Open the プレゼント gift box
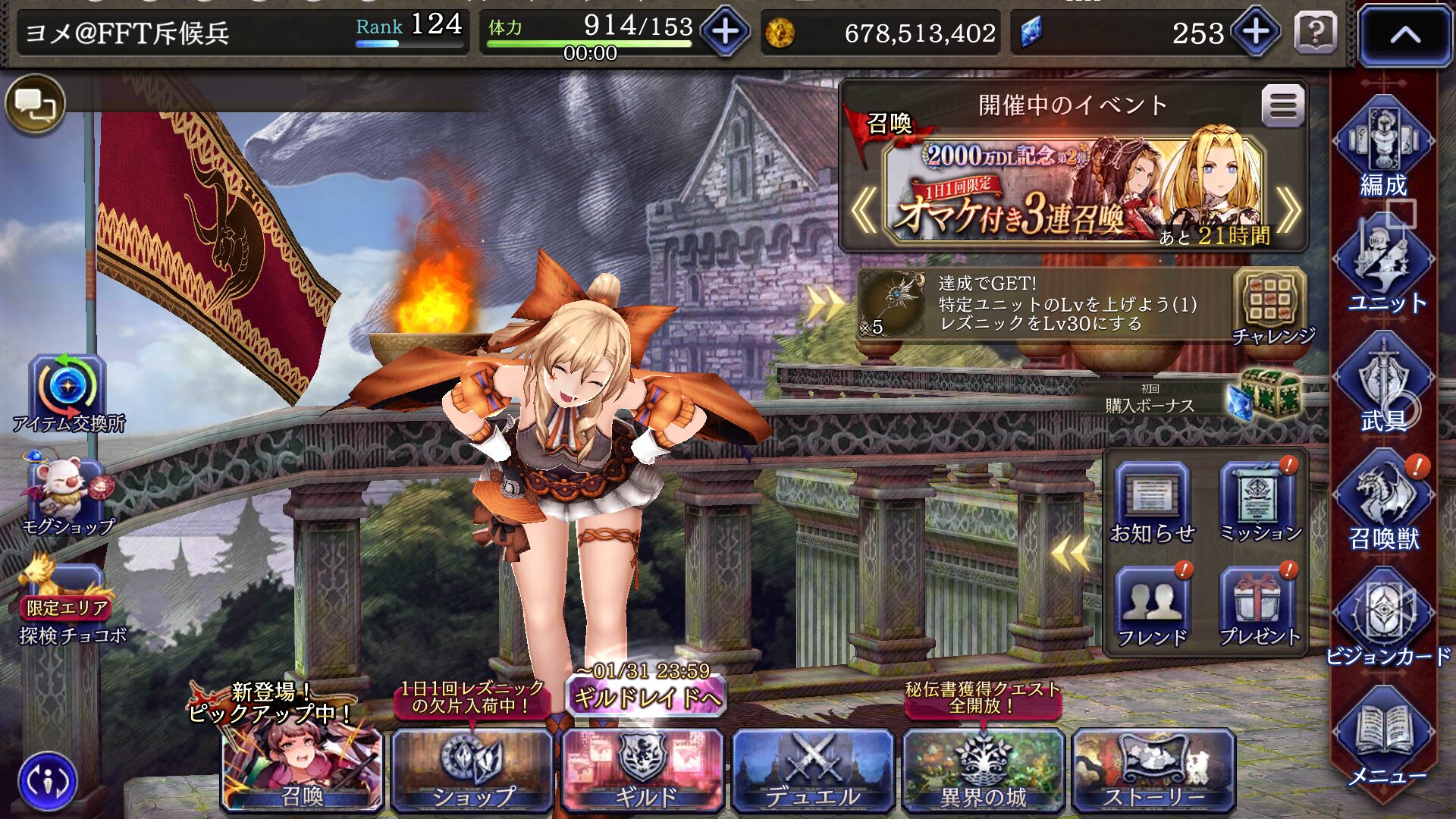The height and width of the screenshot is (819, 1456). [x=1259, y=608]
